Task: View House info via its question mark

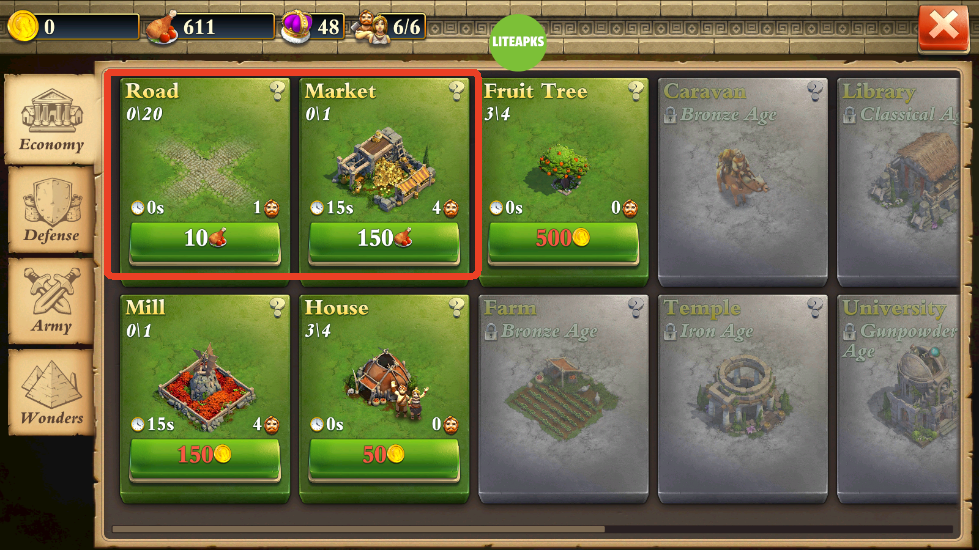Action: [x=457, y=307]
